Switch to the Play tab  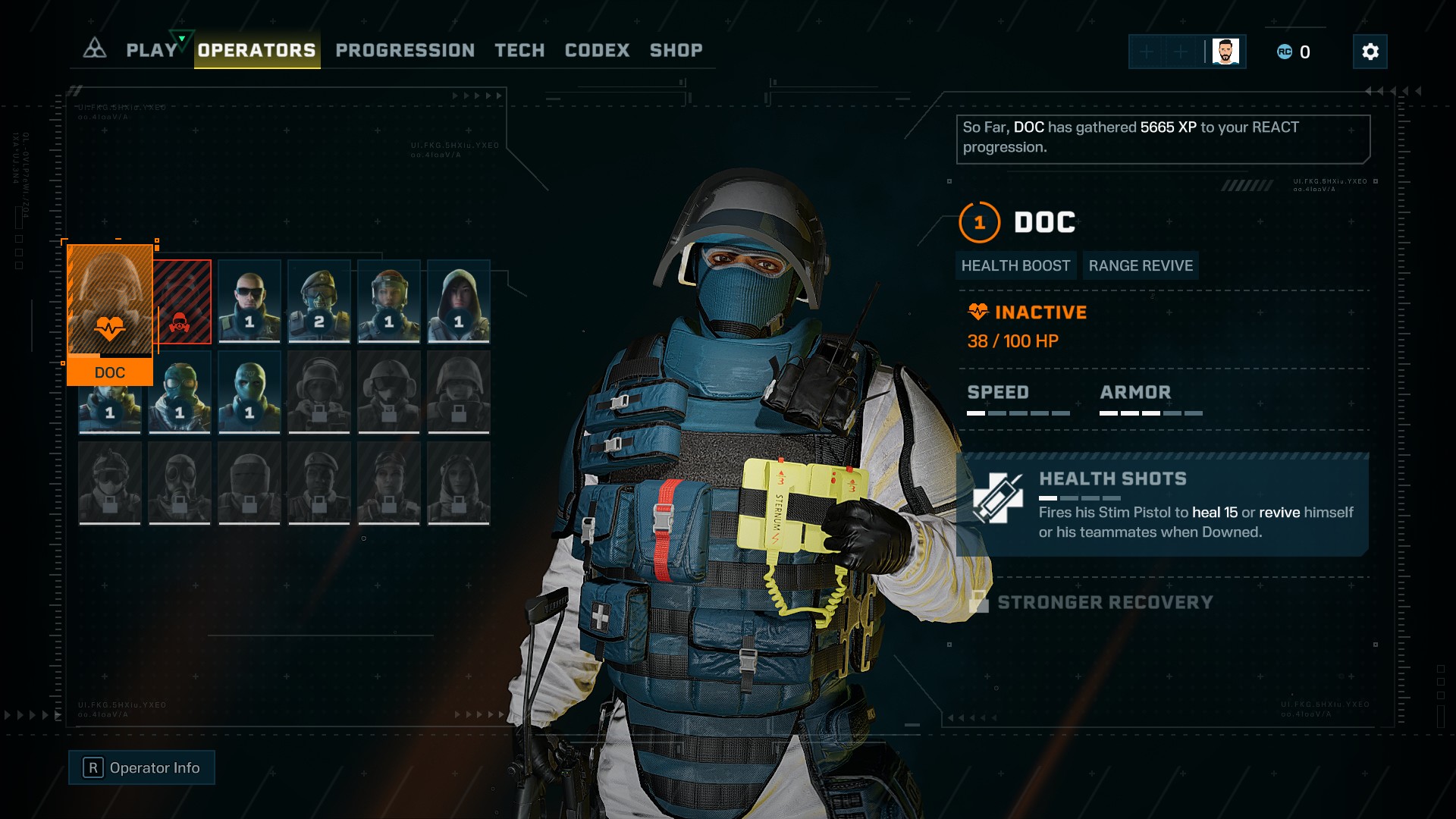[x=152, y=51]
